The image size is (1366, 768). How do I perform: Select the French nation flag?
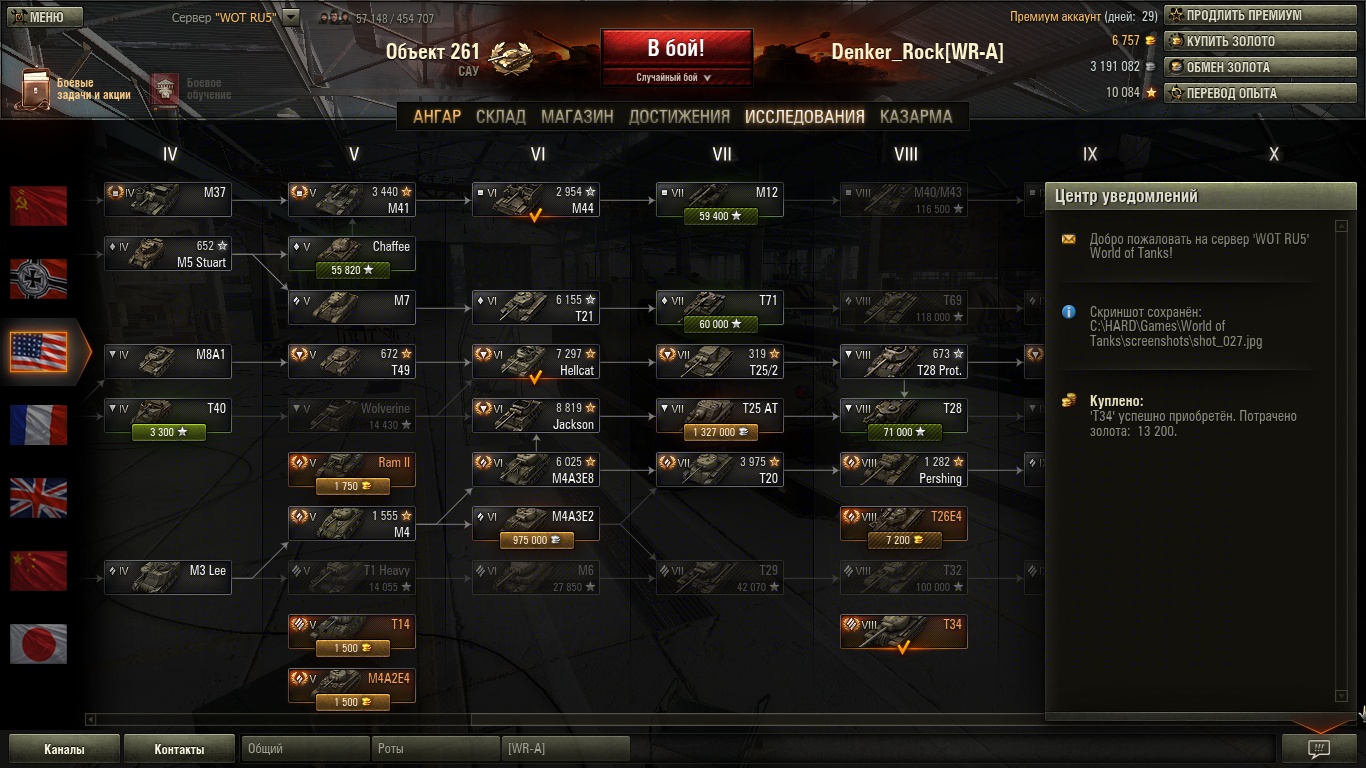click(x=39, y=425)
